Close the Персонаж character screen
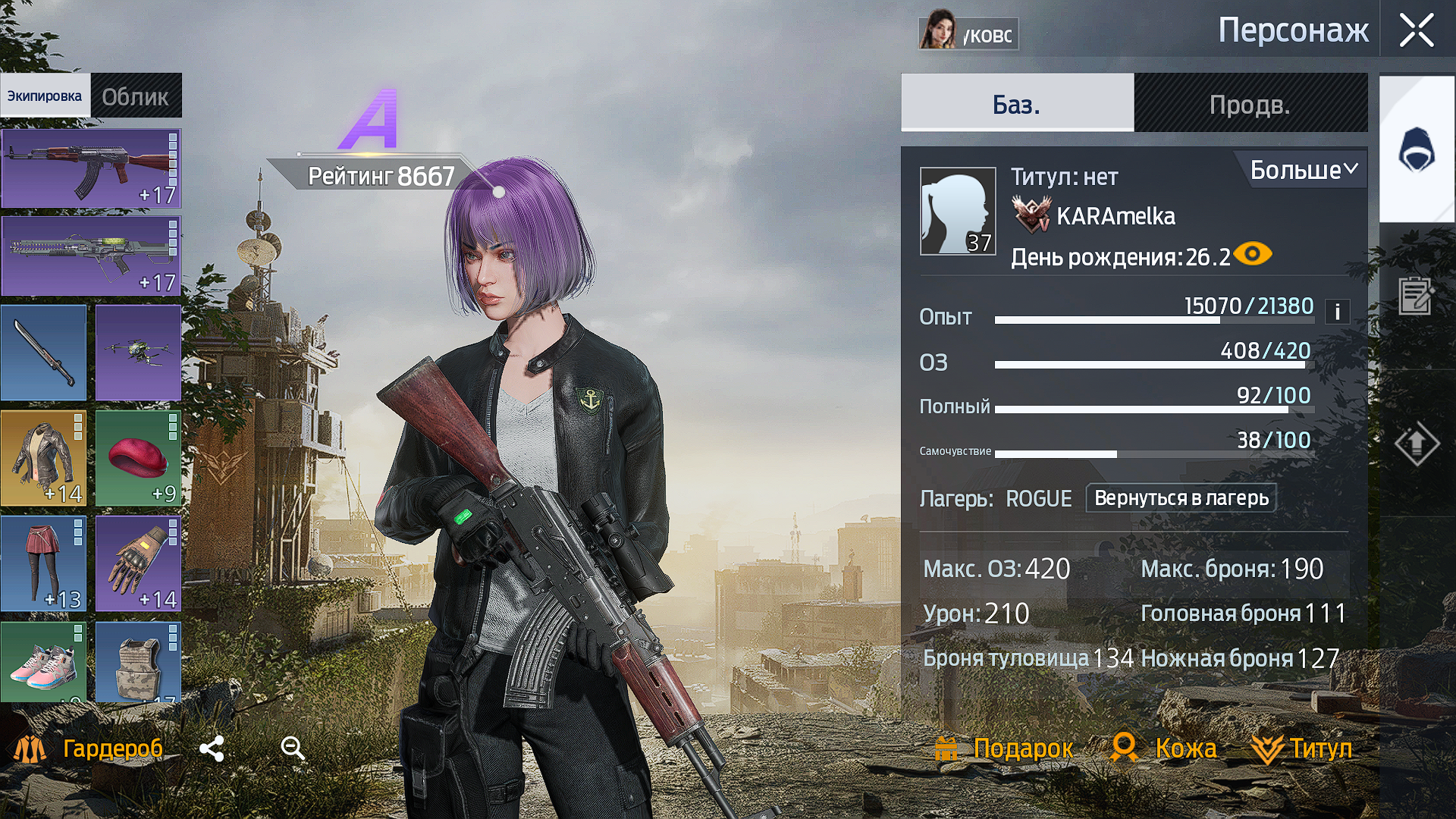This screenshot has width=1456, height=819. pos(1416,31)
